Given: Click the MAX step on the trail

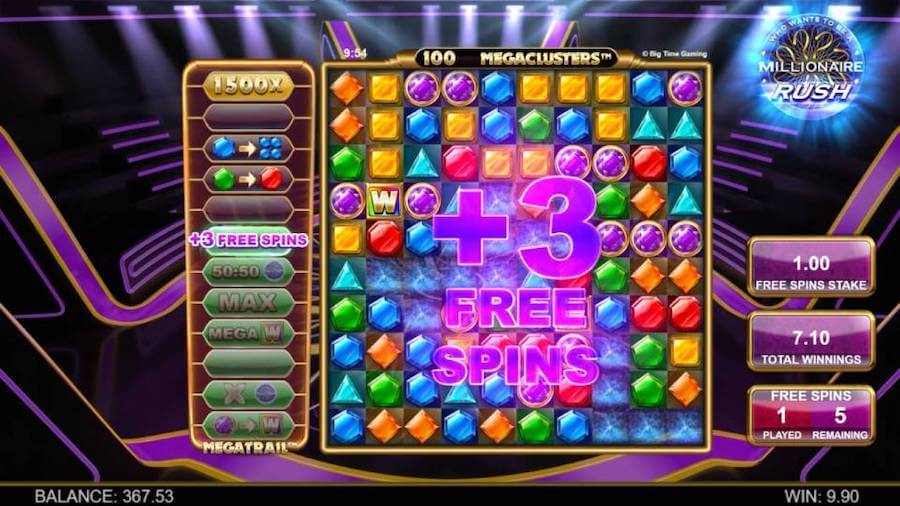Looking at the screenshot, I should point(248,301).
